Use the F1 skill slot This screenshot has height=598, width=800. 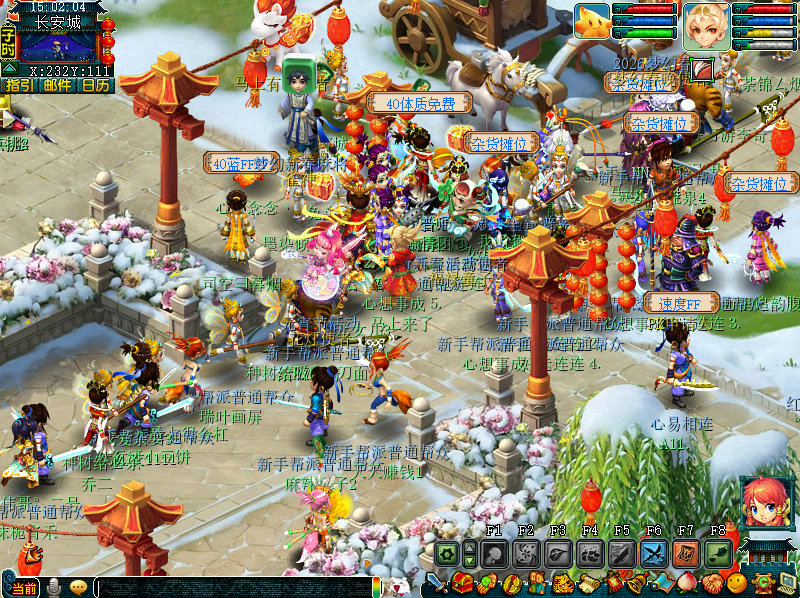point(494,553)
